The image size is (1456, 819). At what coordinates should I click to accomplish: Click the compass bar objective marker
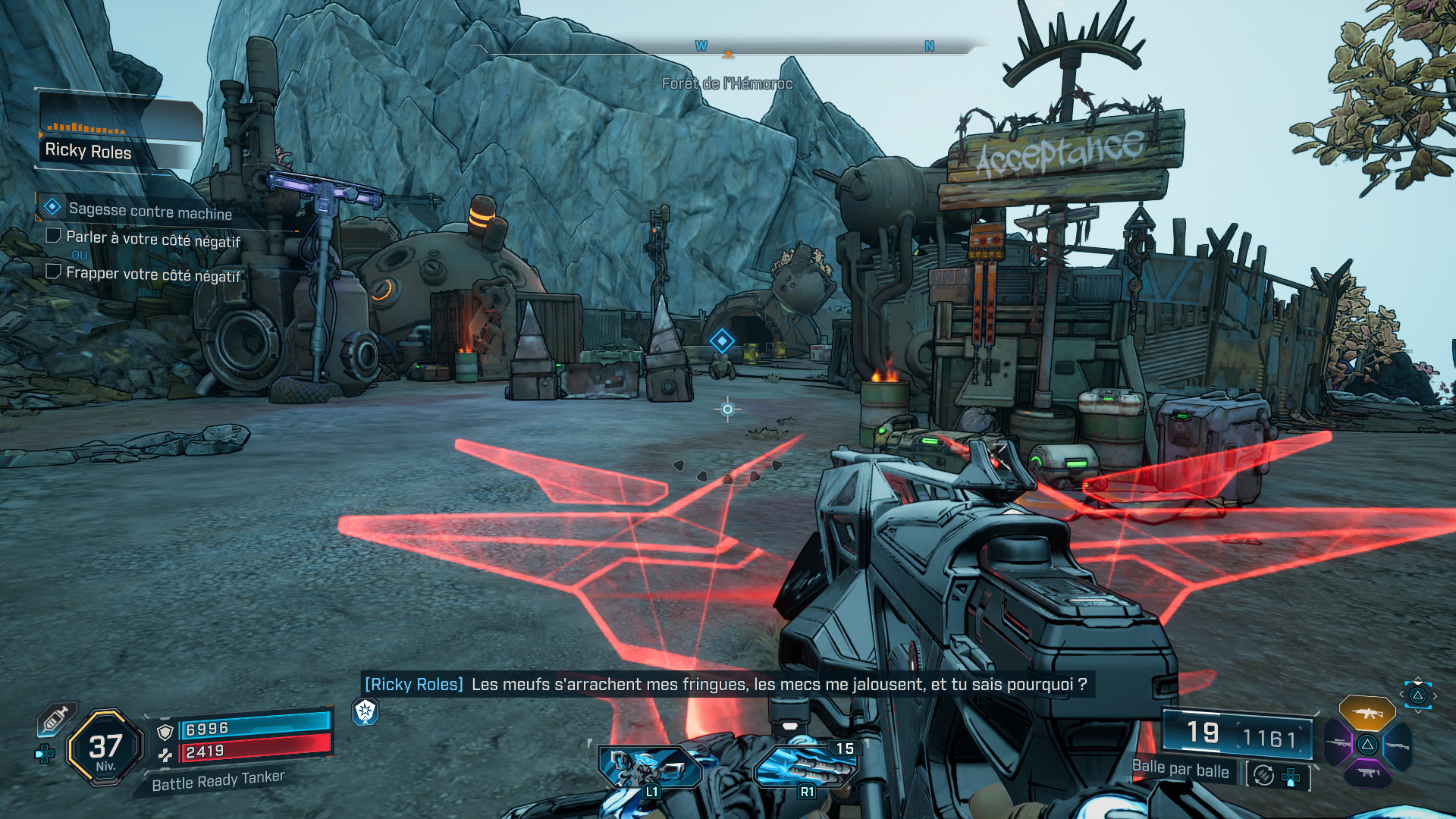728,54
